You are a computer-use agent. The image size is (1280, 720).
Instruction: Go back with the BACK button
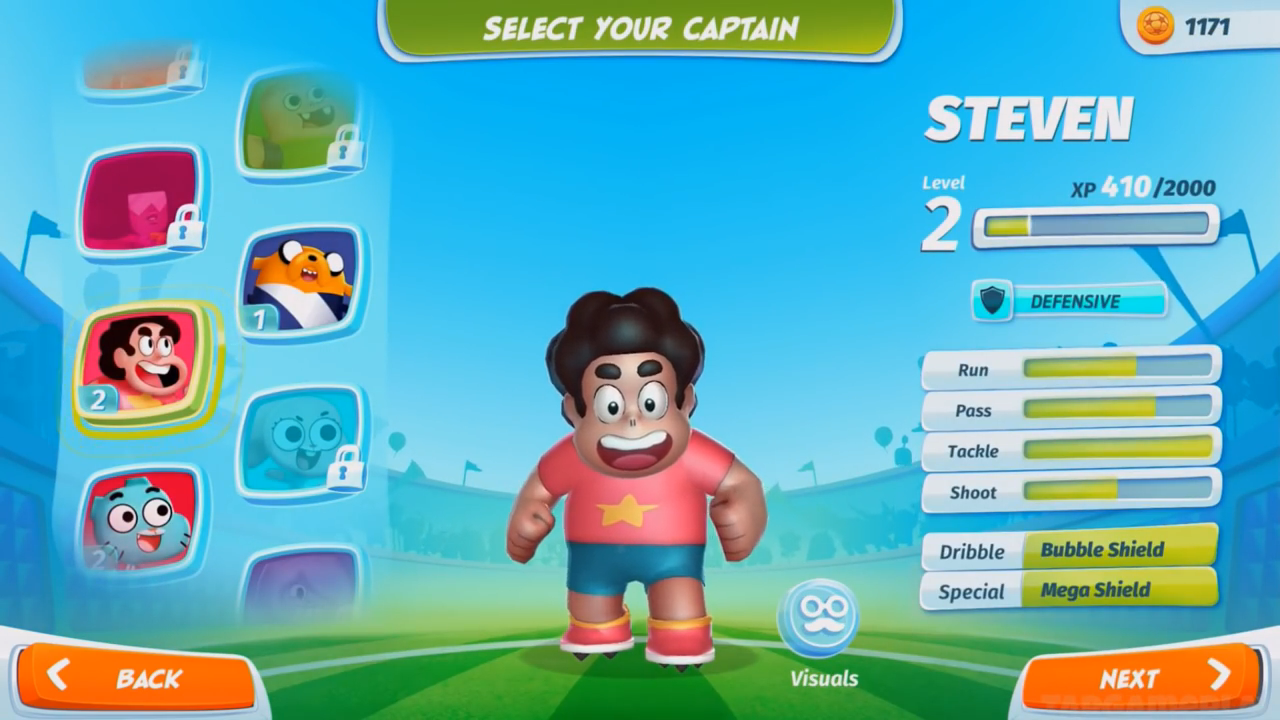coord(136,678)
